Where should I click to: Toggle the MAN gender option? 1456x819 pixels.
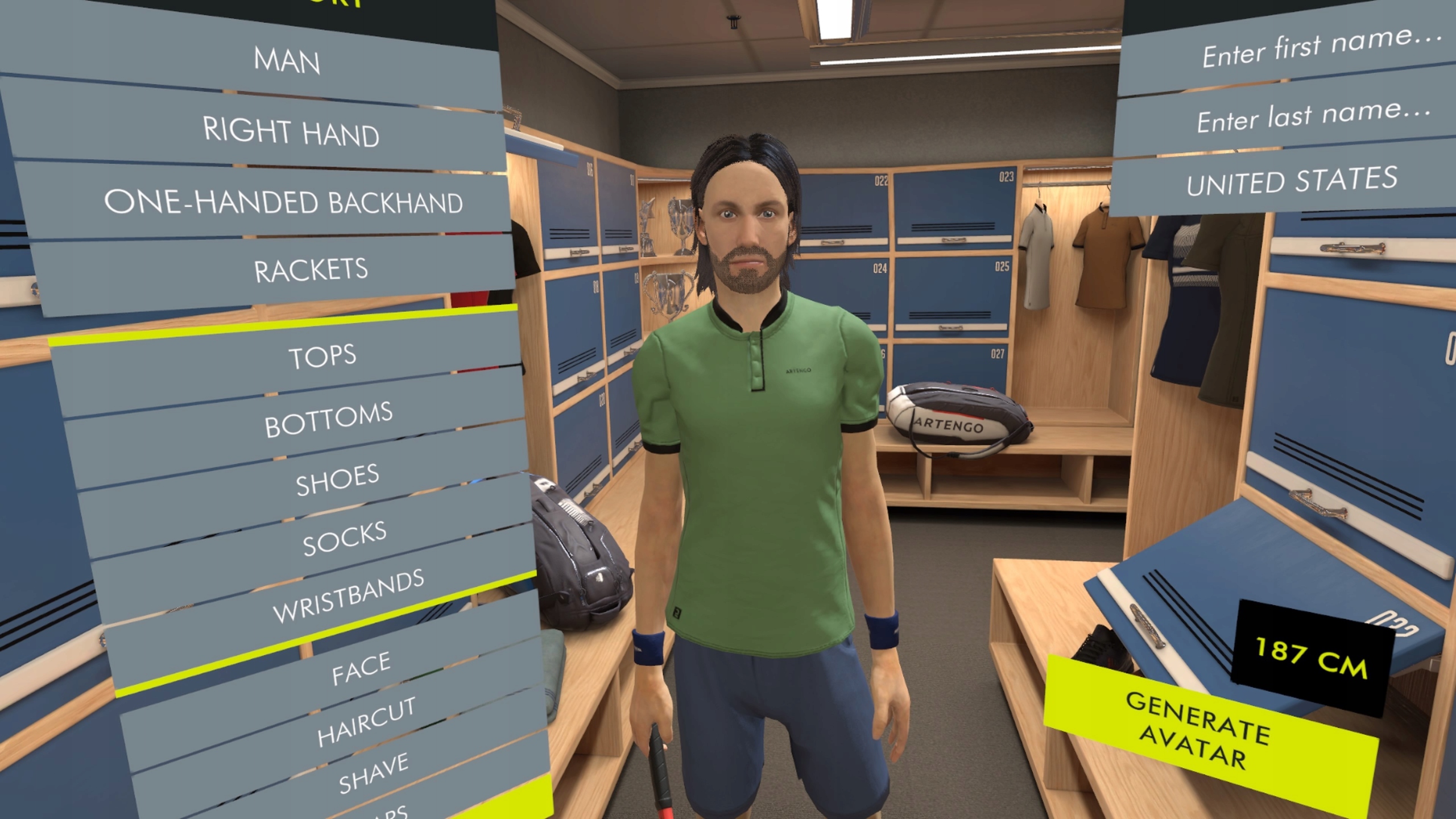pos(287,63)
